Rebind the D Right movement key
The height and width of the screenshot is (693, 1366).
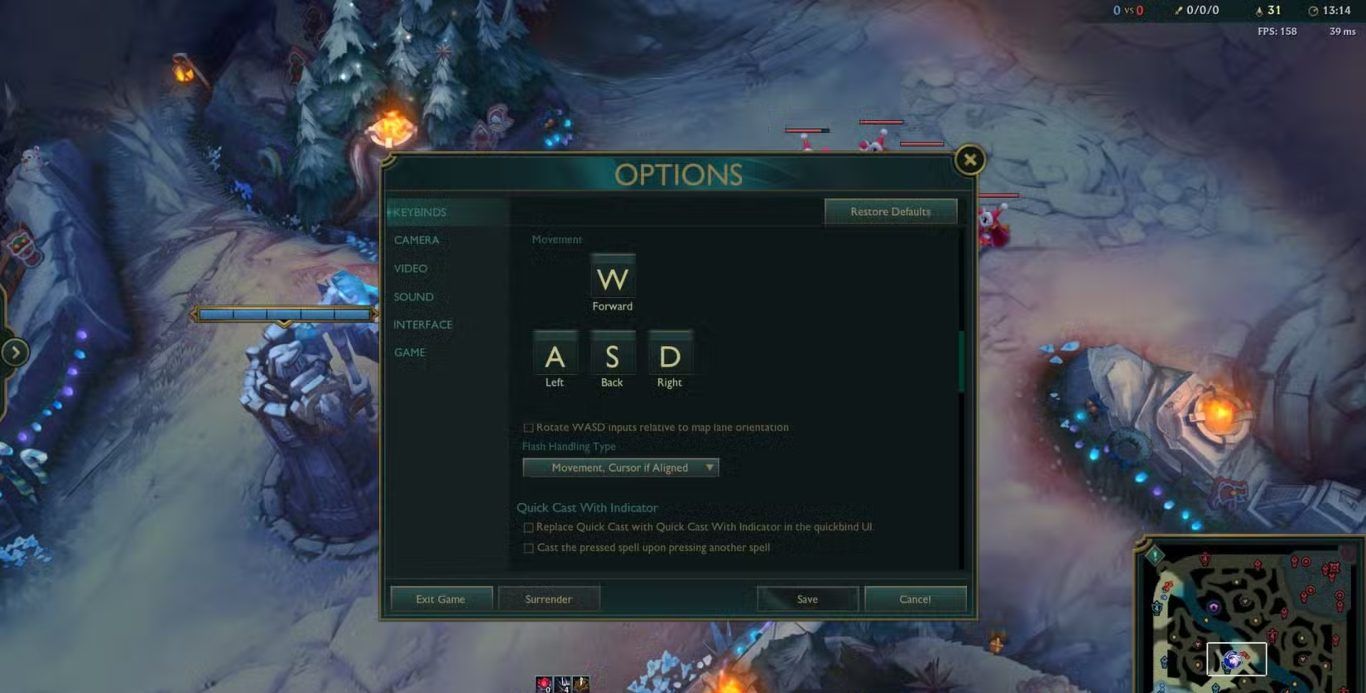point(670,355)
